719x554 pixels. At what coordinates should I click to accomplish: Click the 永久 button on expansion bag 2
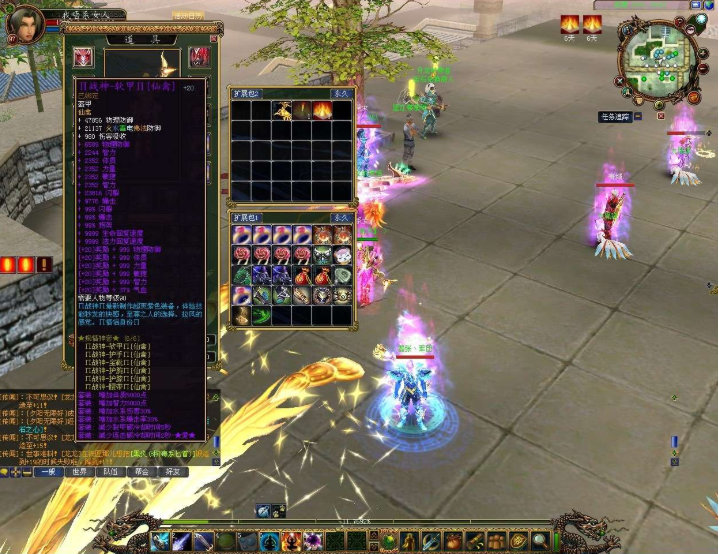tap(341, 92)
